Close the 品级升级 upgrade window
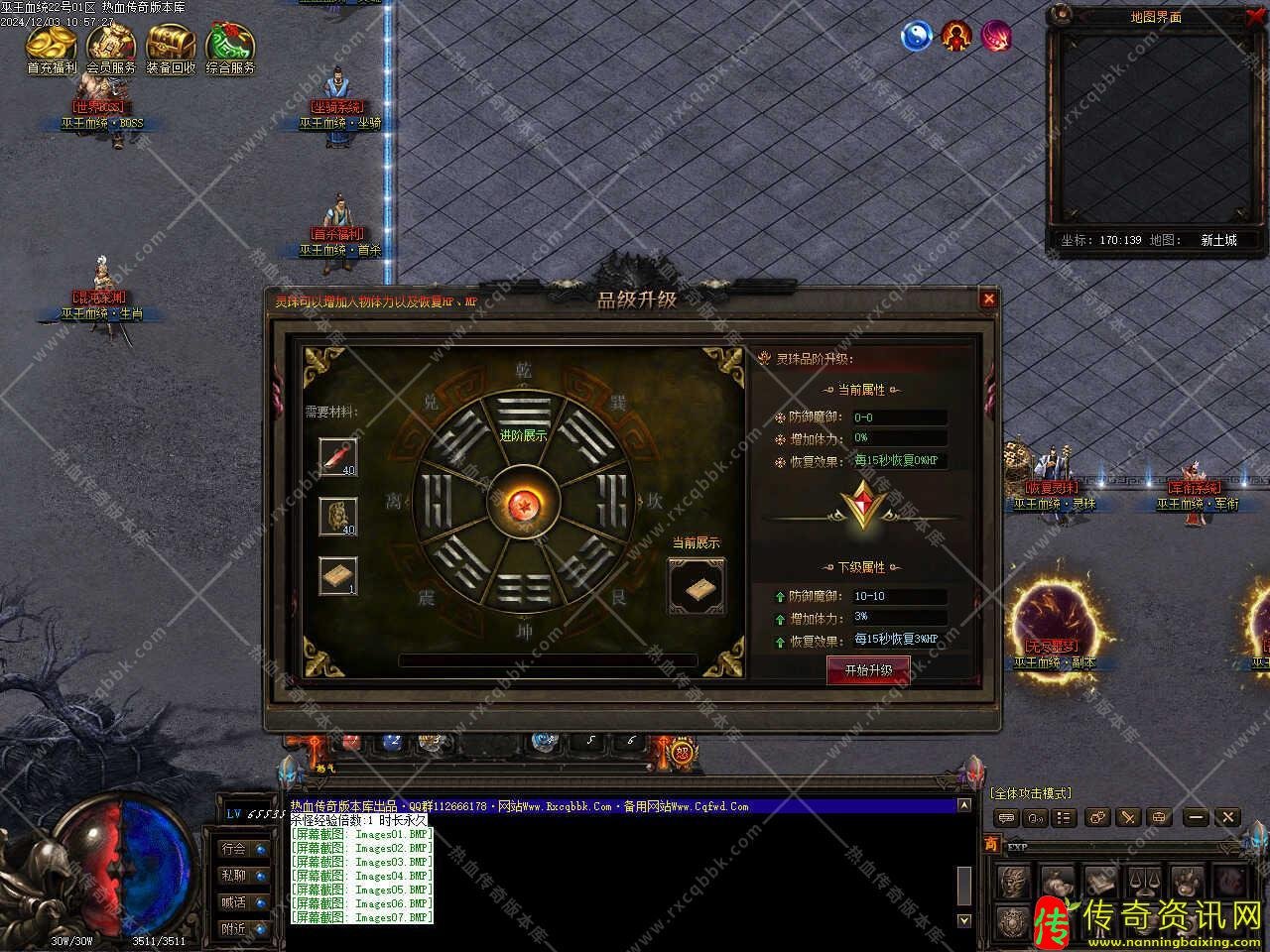The height and width of the screenshot is (952, 1270). point(988,298)
